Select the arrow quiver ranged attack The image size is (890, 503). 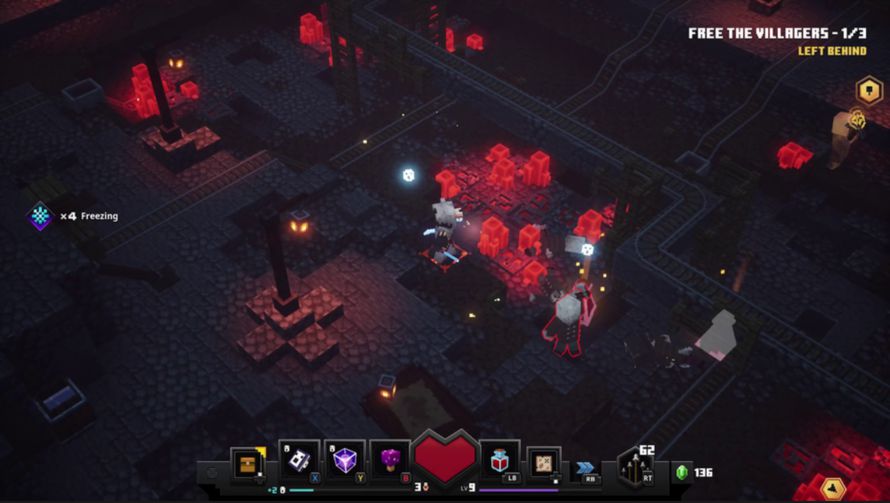click(x=635, y=466)
